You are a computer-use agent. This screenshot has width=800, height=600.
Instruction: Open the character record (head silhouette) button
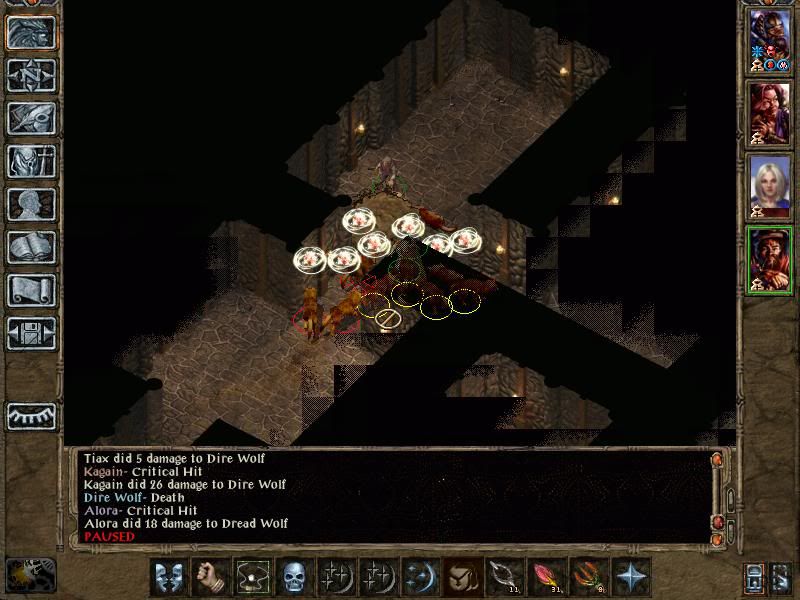coord(31,204)
